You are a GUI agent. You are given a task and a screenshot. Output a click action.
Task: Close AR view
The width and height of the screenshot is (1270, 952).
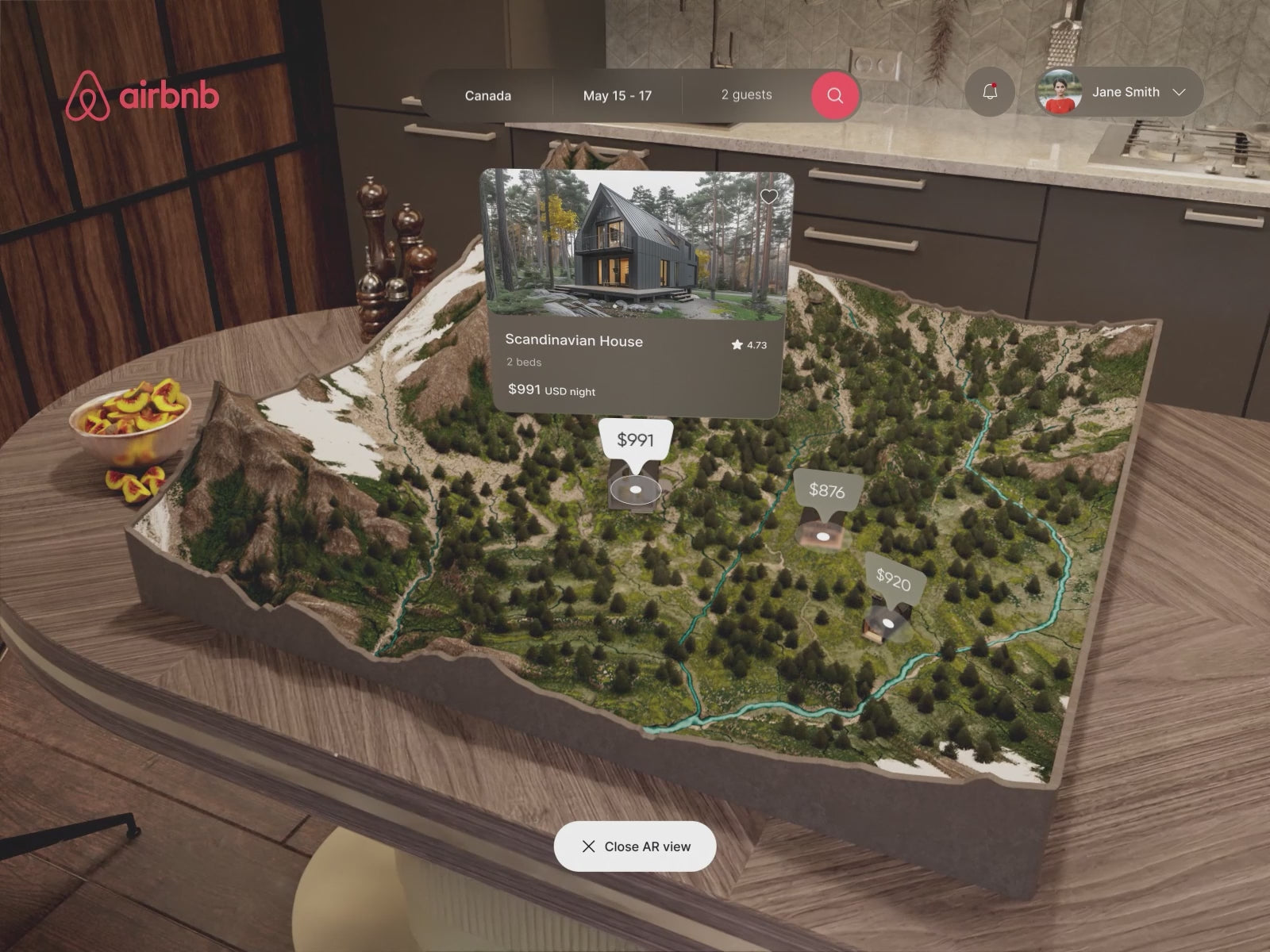(x=635, y=846)
